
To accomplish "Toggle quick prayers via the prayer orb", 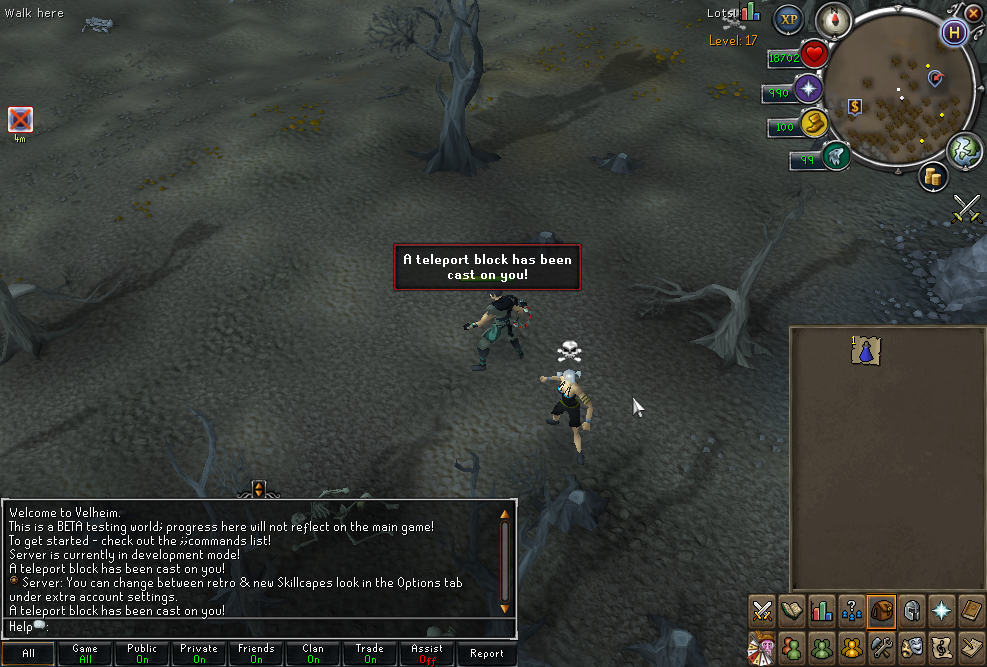I will click(x=808, y=90).
